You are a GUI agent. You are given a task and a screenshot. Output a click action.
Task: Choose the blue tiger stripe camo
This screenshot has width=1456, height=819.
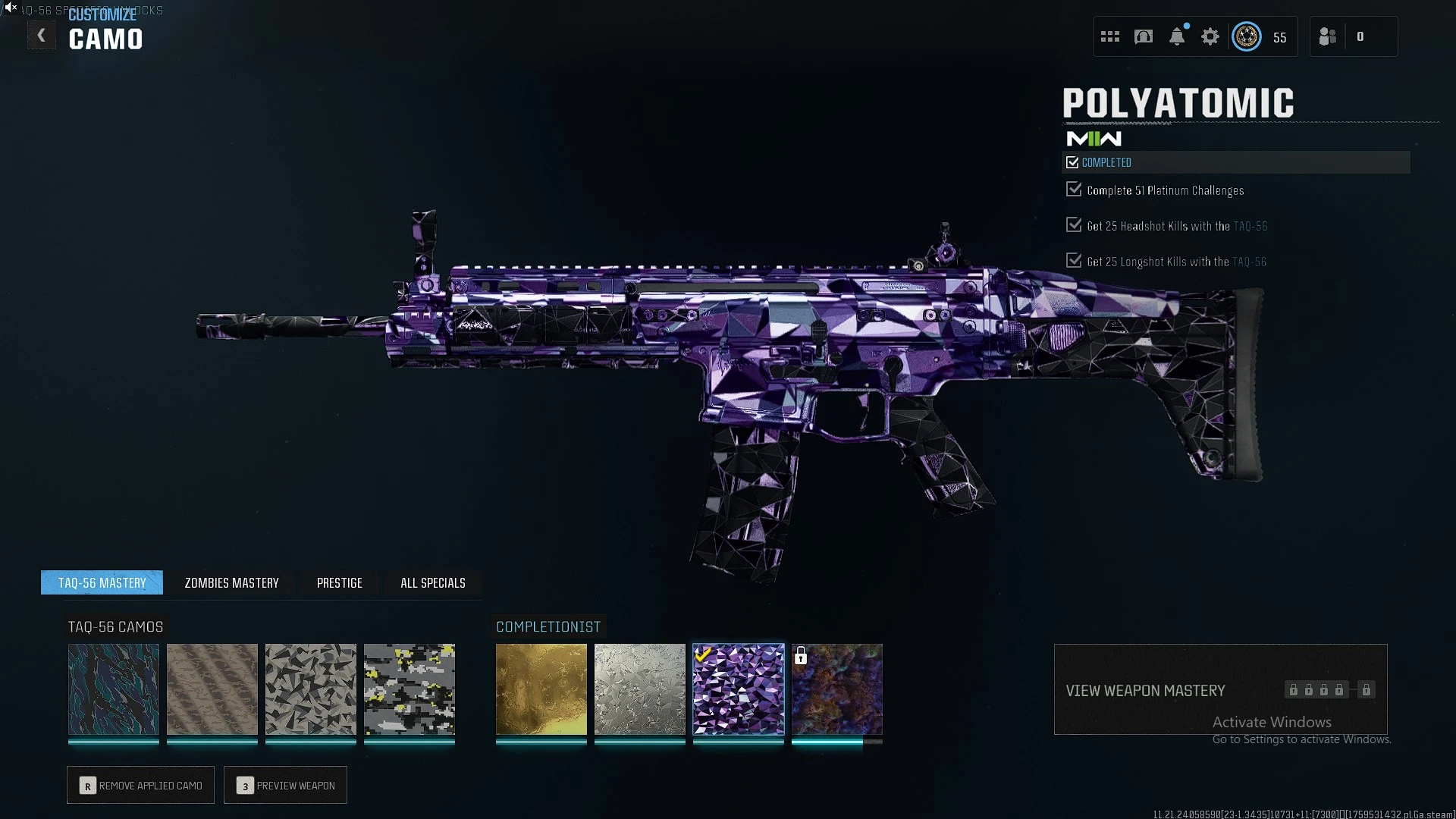click(x=114, y=689)
